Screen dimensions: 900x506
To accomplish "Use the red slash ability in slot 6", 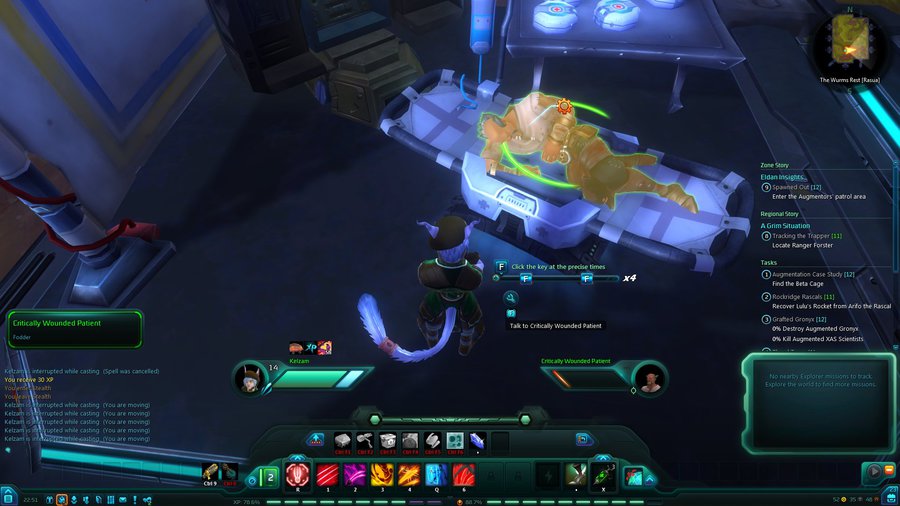I will click(463, 474).
